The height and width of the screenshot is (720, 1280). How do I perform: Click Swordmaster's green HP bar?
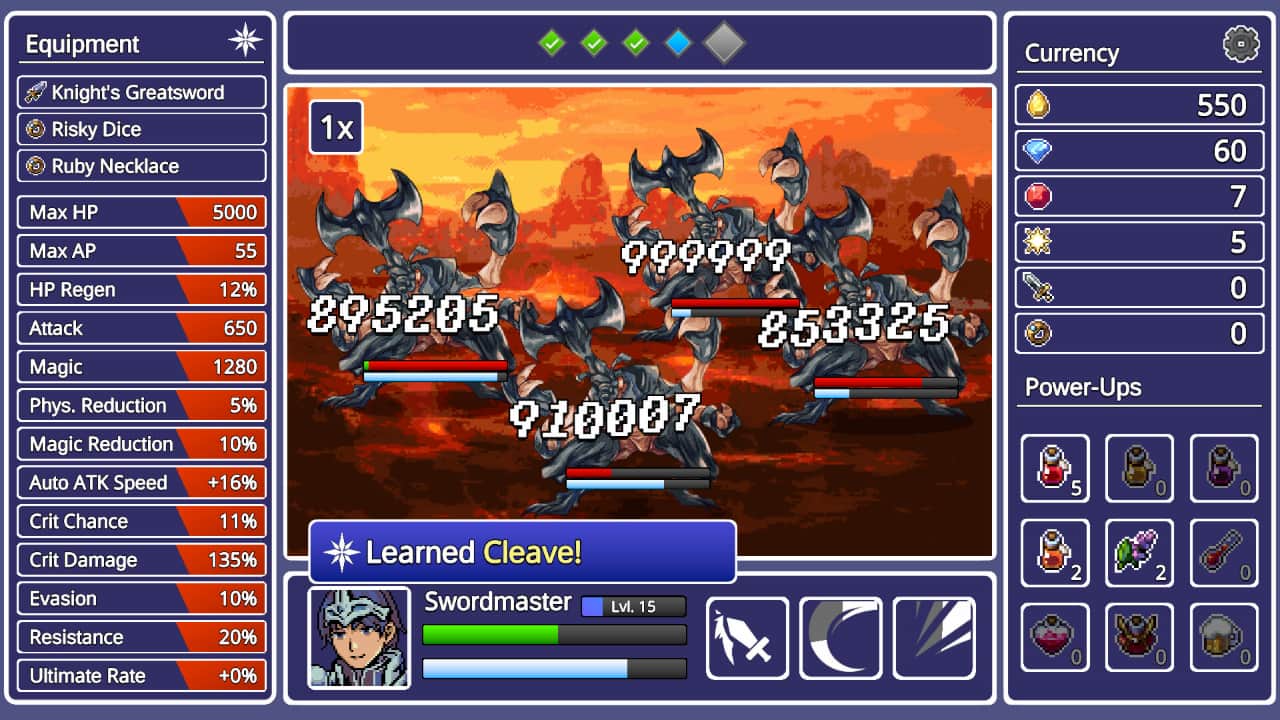pos(554,634)
